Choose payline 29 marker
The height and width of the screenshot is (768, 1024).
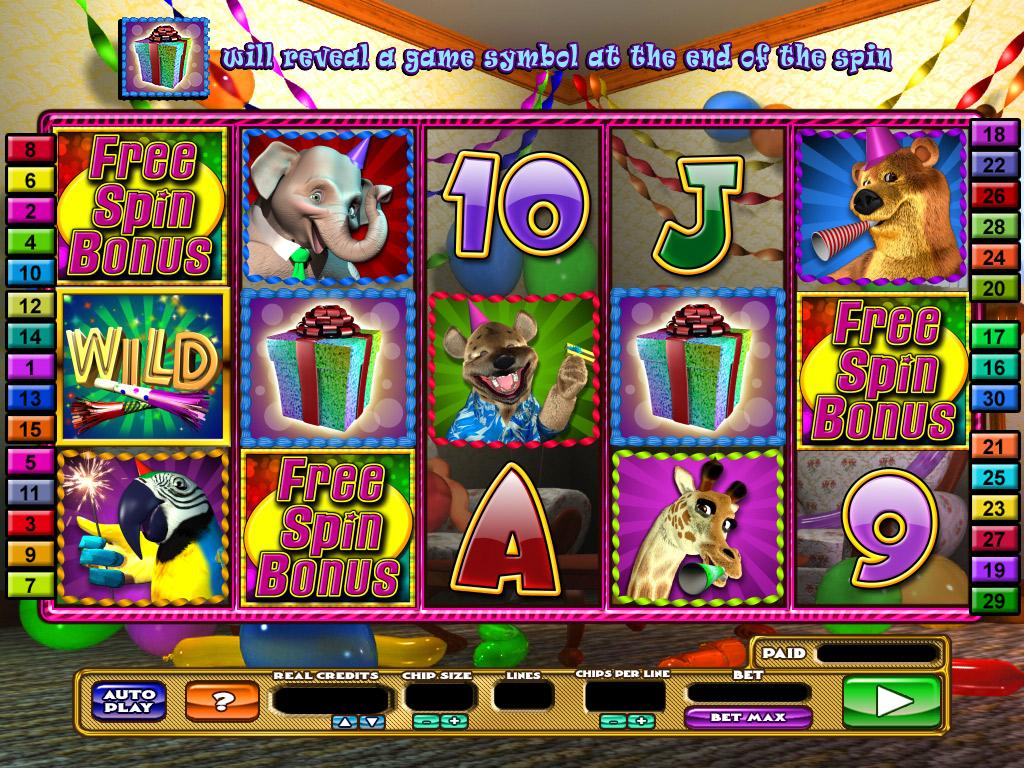994,600
